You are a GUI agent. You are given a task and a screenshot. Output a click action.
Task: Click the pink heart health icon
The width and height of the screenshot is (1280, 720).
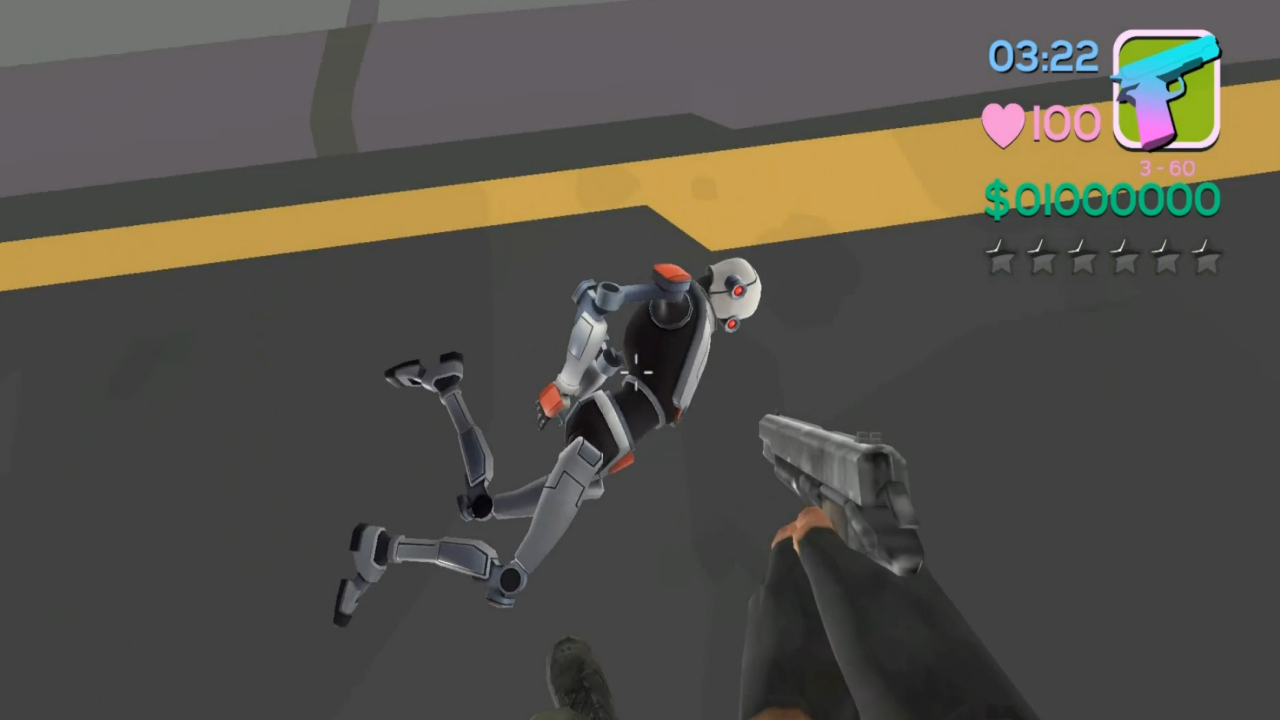(x=1003, y=122)
